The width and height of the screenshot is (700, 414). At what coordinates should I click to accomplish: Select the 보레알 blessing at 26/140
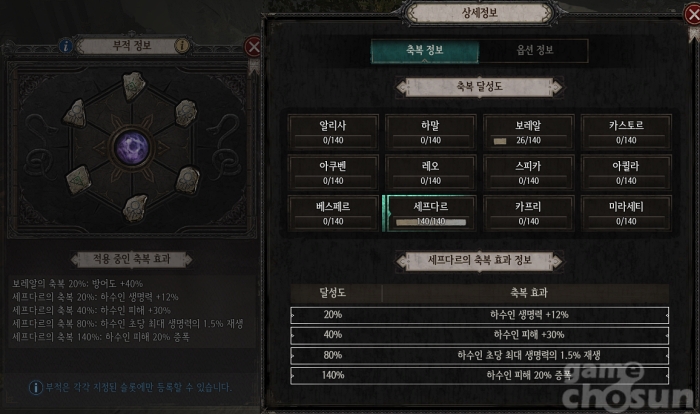click(529, 131)
